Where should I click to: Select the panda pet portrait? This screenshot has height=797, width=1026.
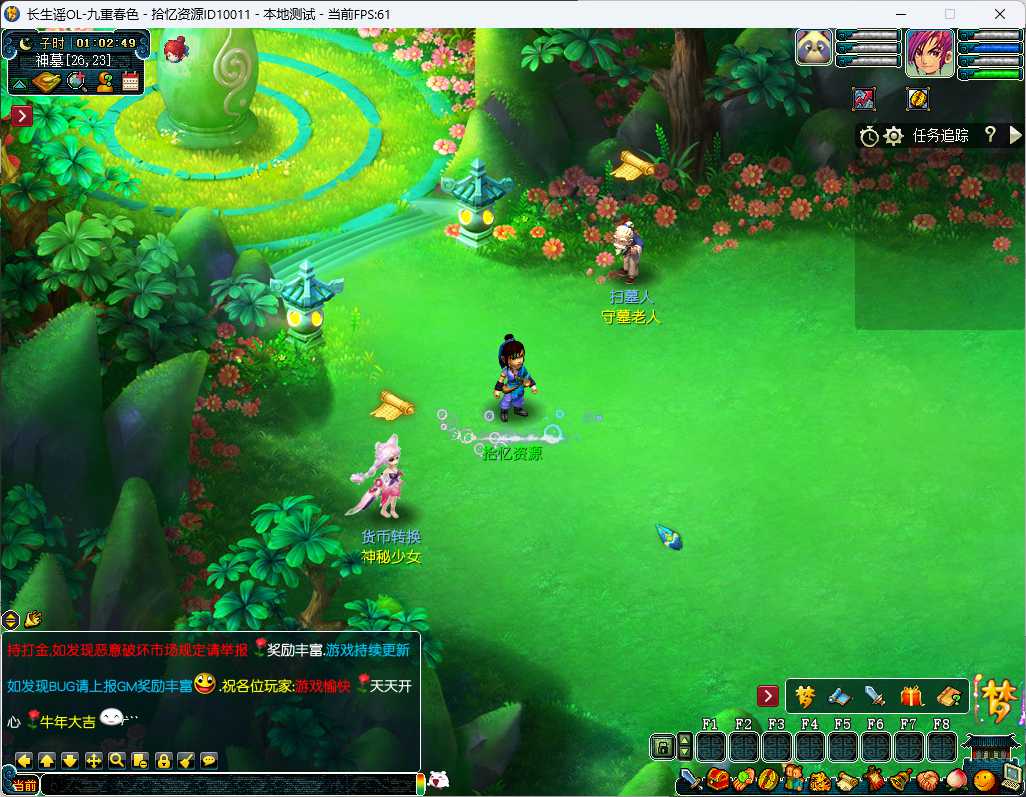click(814, 47)
